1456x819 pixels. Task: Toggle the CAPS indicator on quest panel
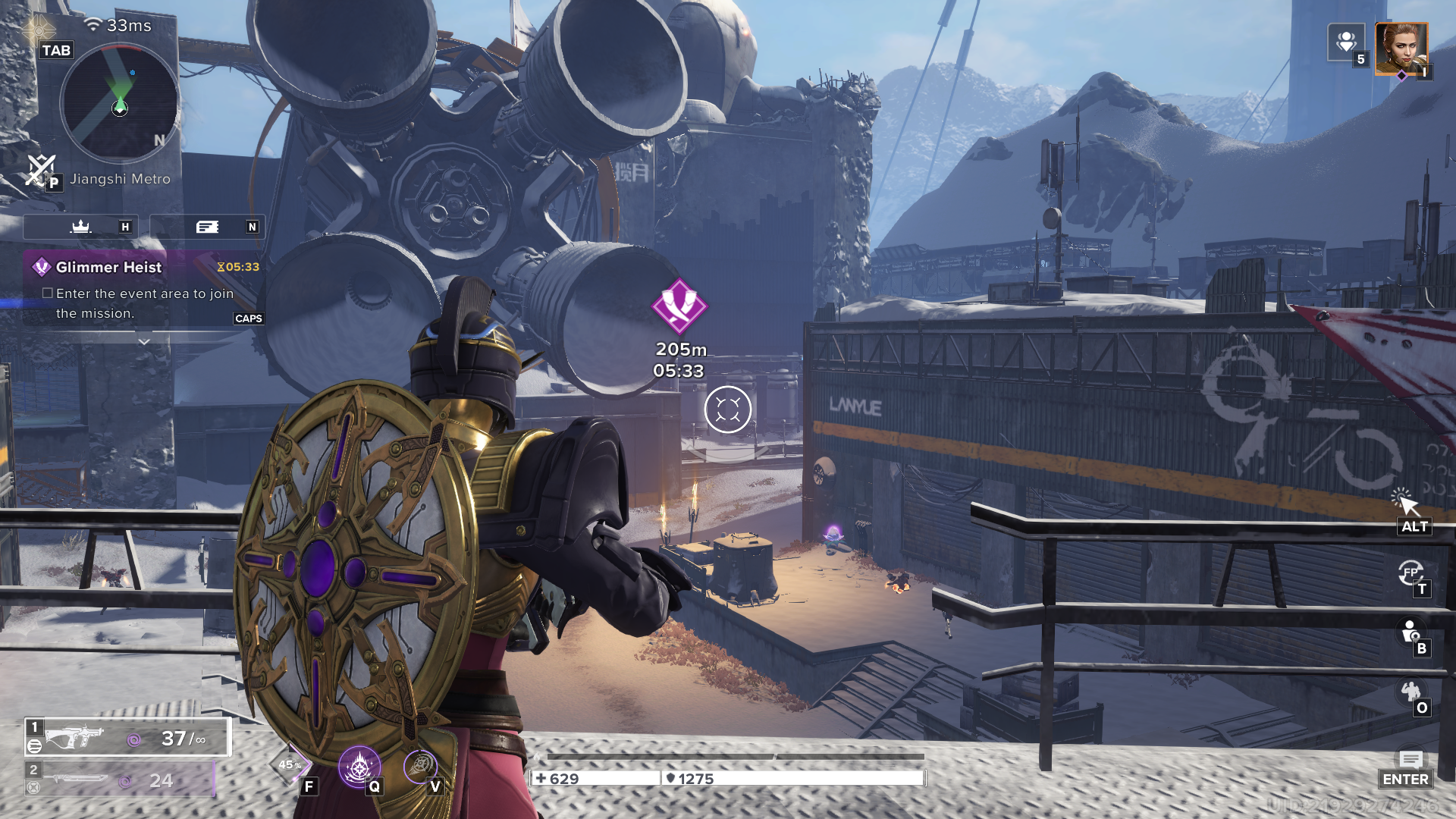[x=250, y=318]
